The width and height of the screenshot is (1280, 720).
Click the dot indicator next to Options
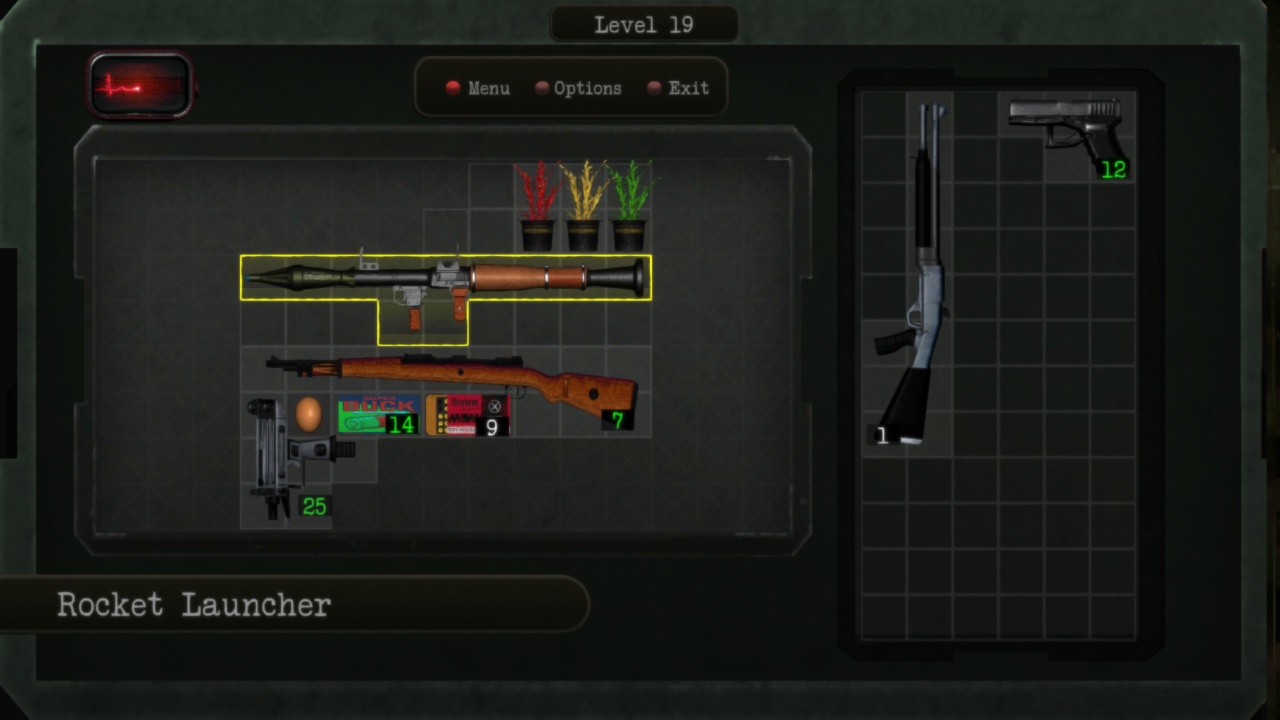point(541,88)
